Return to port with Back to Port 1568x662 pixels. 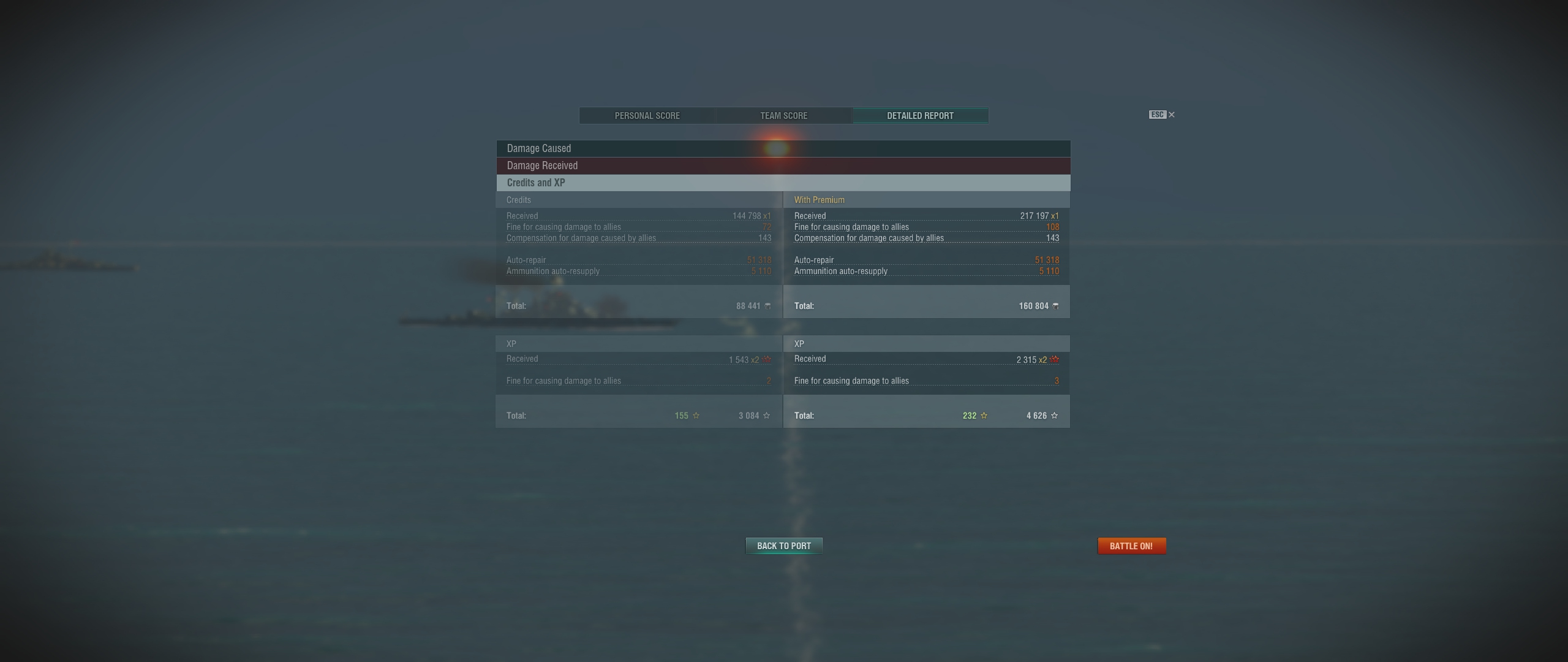tap(783, 546)
